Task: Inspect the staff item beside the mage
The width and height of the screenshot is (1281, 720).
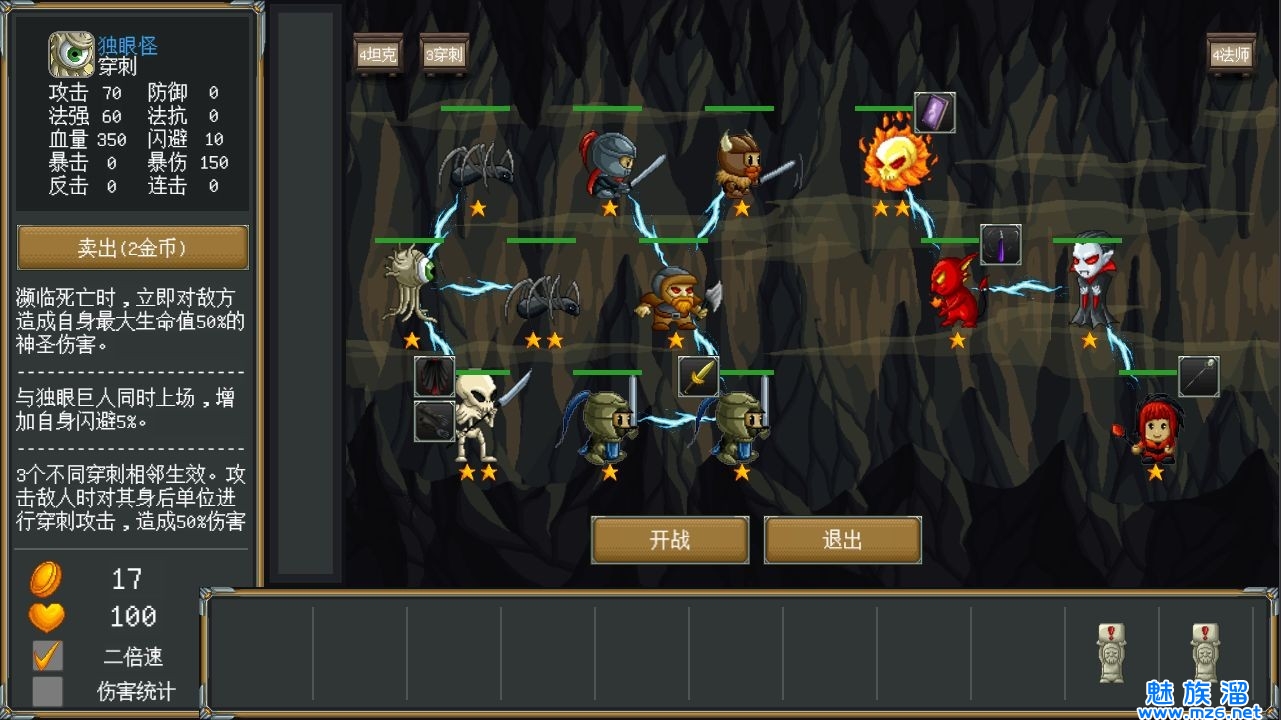Action: coord(1198,377)
